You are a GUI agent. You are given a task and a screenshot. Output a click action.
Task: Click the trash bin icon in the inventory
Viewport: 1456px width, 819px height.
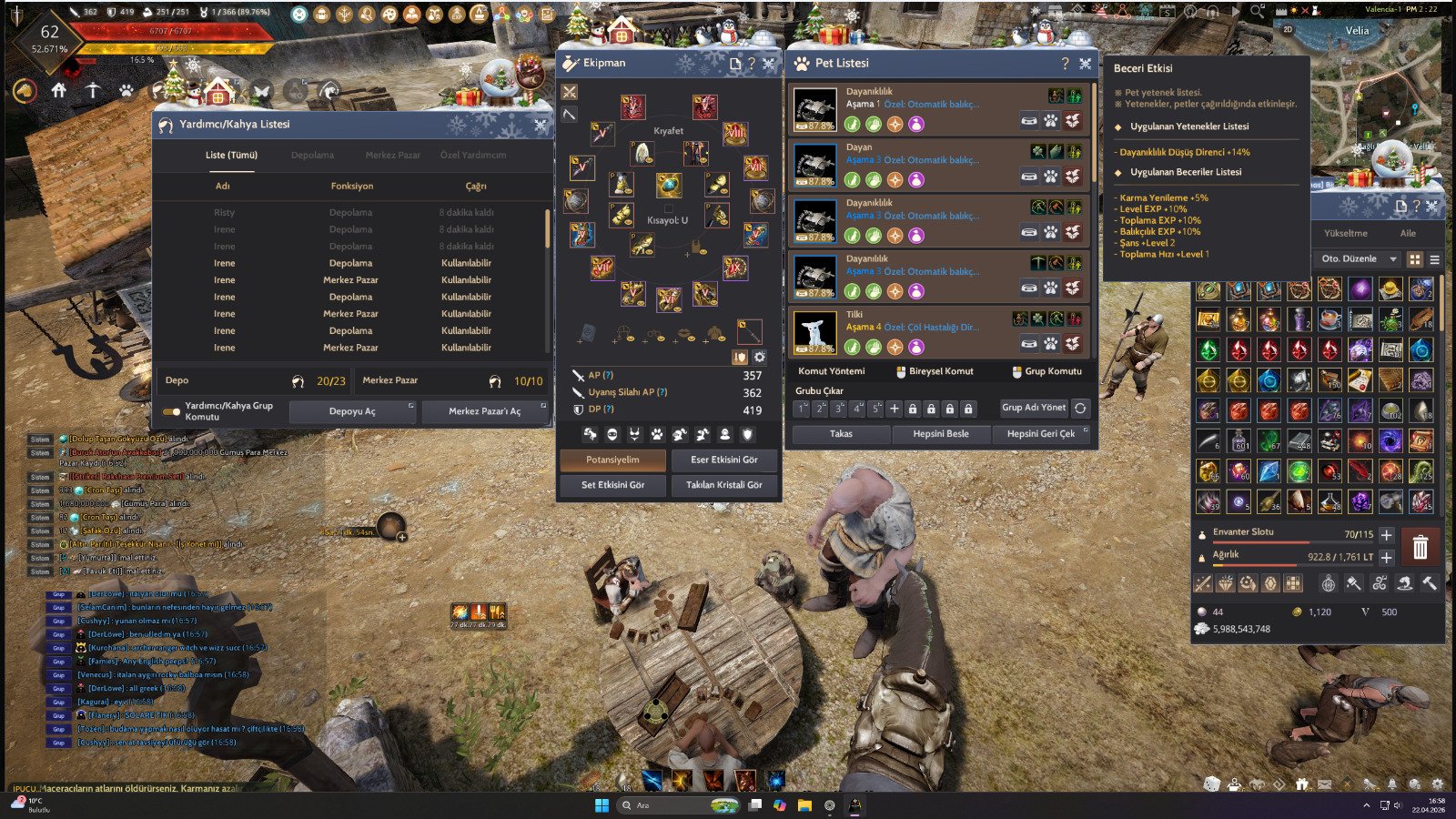(1420, 546)
